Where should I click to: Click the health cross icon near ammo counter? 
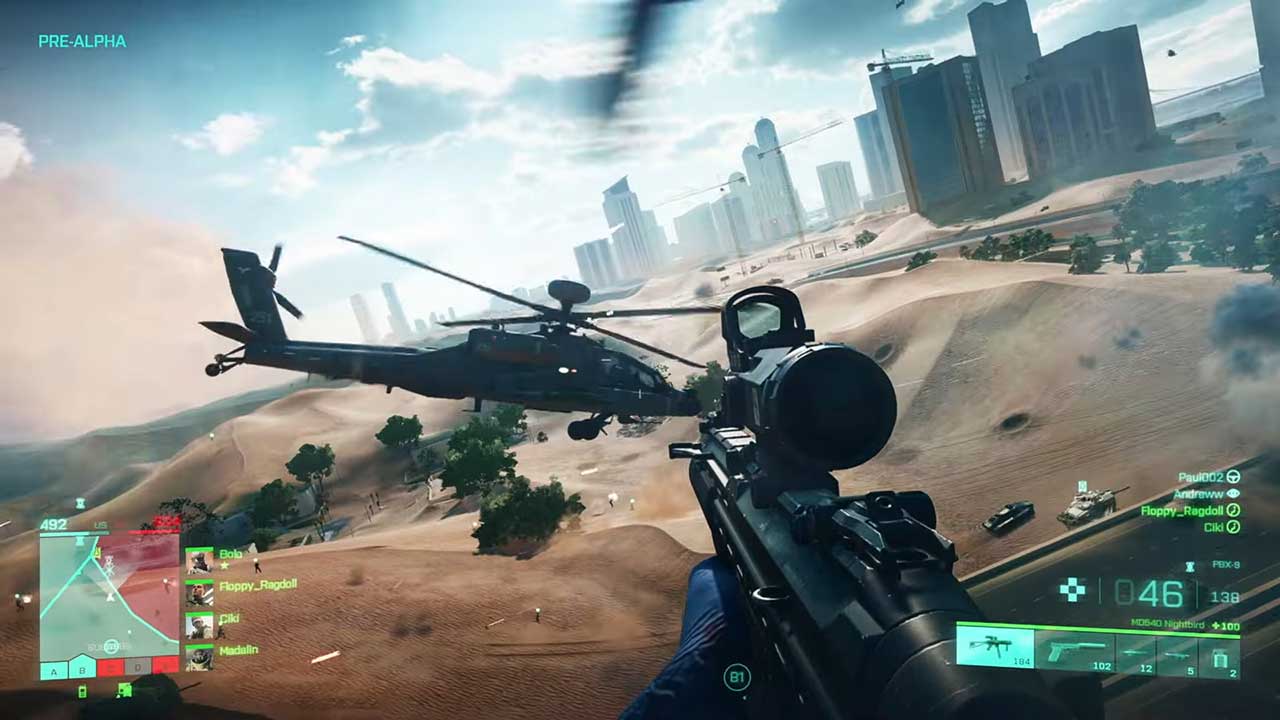(1071, 587)
